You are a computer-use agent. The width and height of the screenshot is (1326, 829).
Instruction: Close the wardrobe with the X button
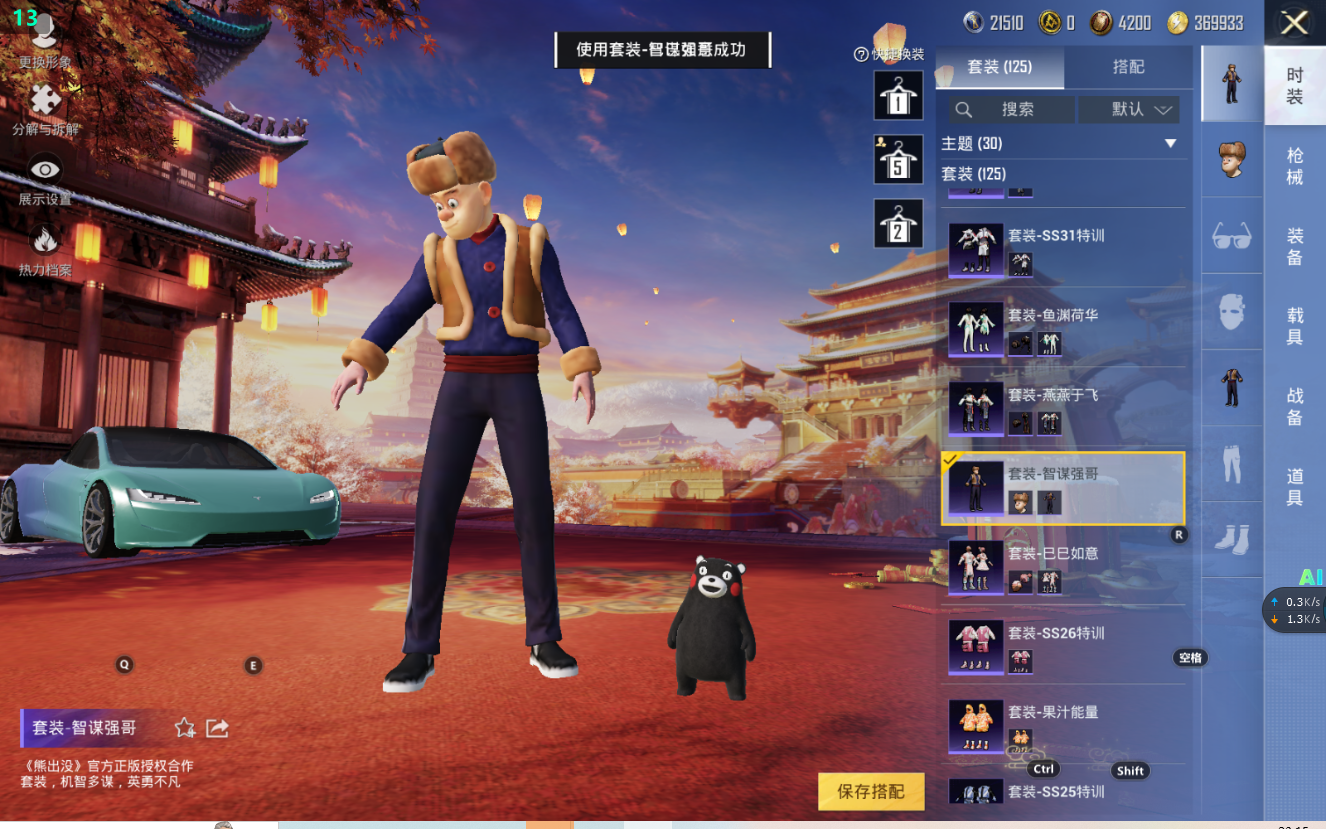point(1294,23)
